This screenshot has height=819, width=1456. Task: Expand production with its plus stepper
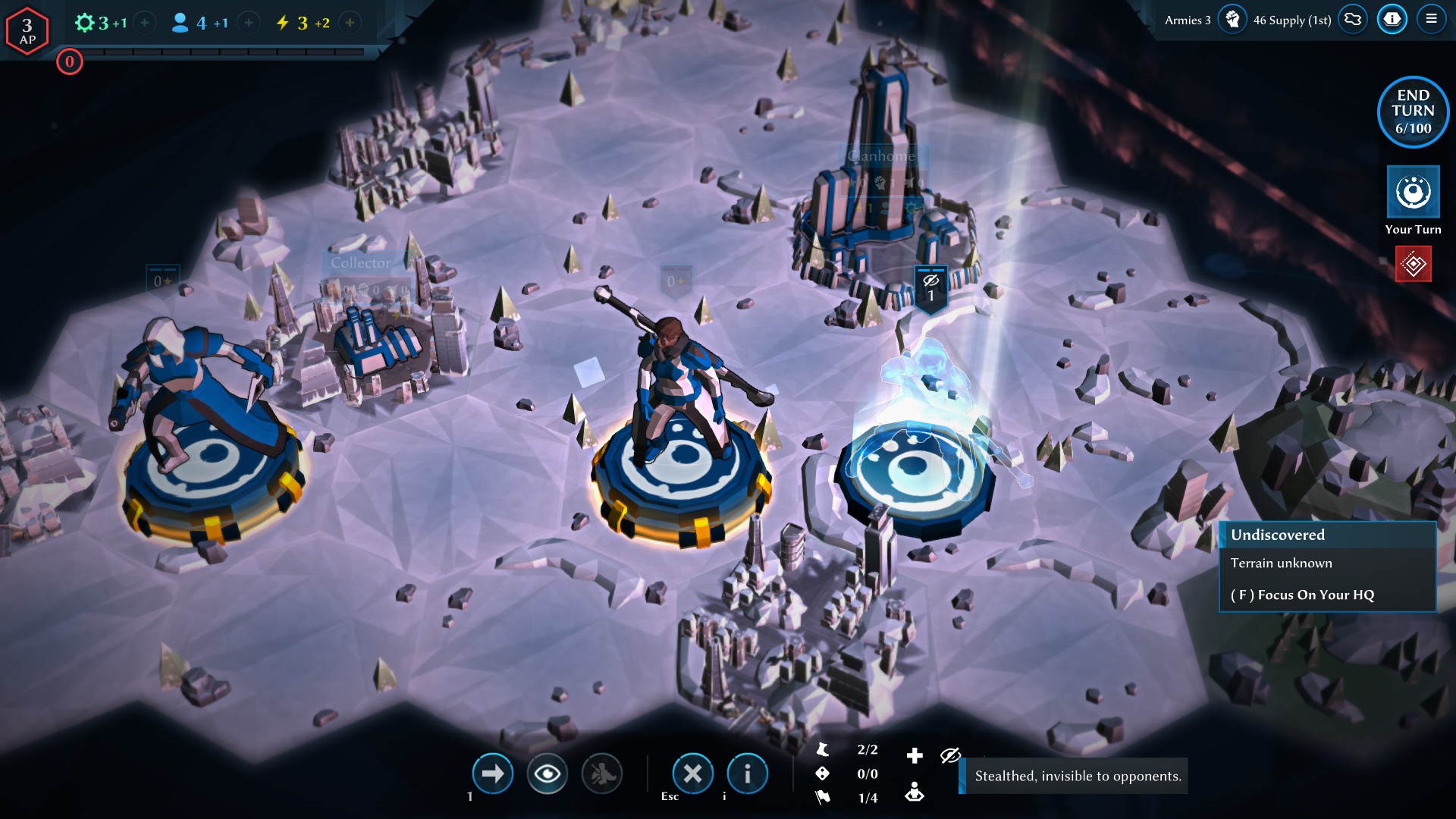(143, 23)
